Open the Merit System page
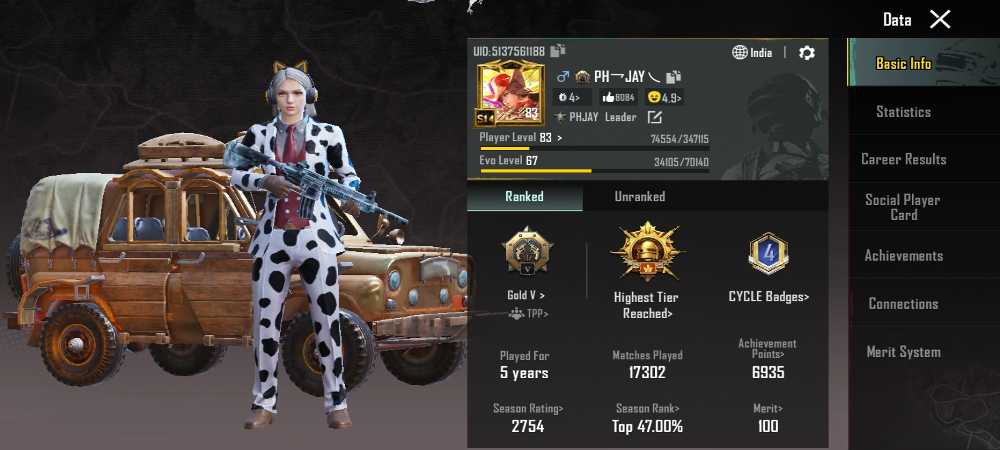This screenshot has height=450, width=1000. 903,352
